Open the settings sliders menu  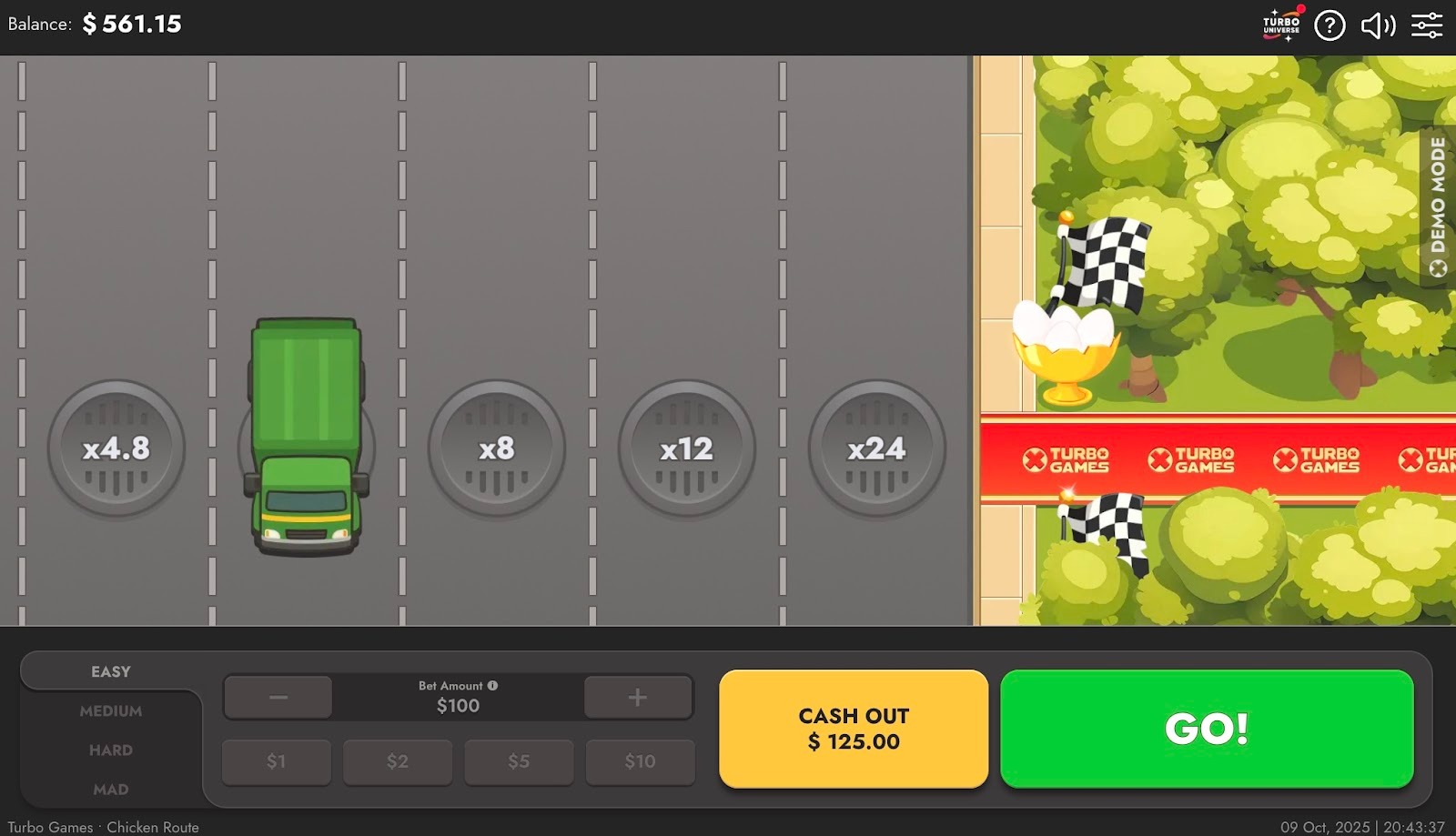point(1427,25)
